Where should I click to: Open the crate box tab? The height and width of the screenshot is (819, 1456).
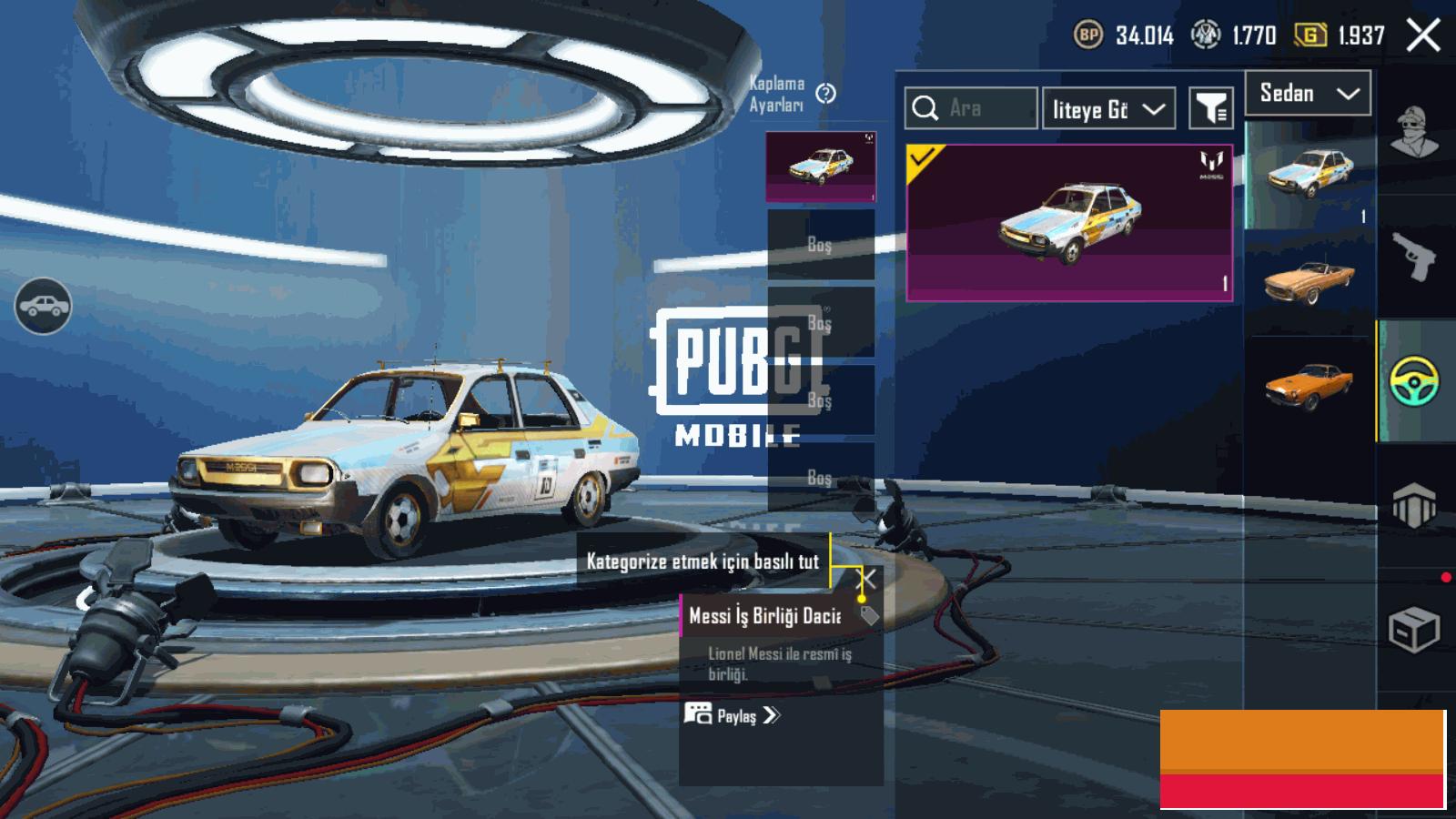coord(1414,628)
